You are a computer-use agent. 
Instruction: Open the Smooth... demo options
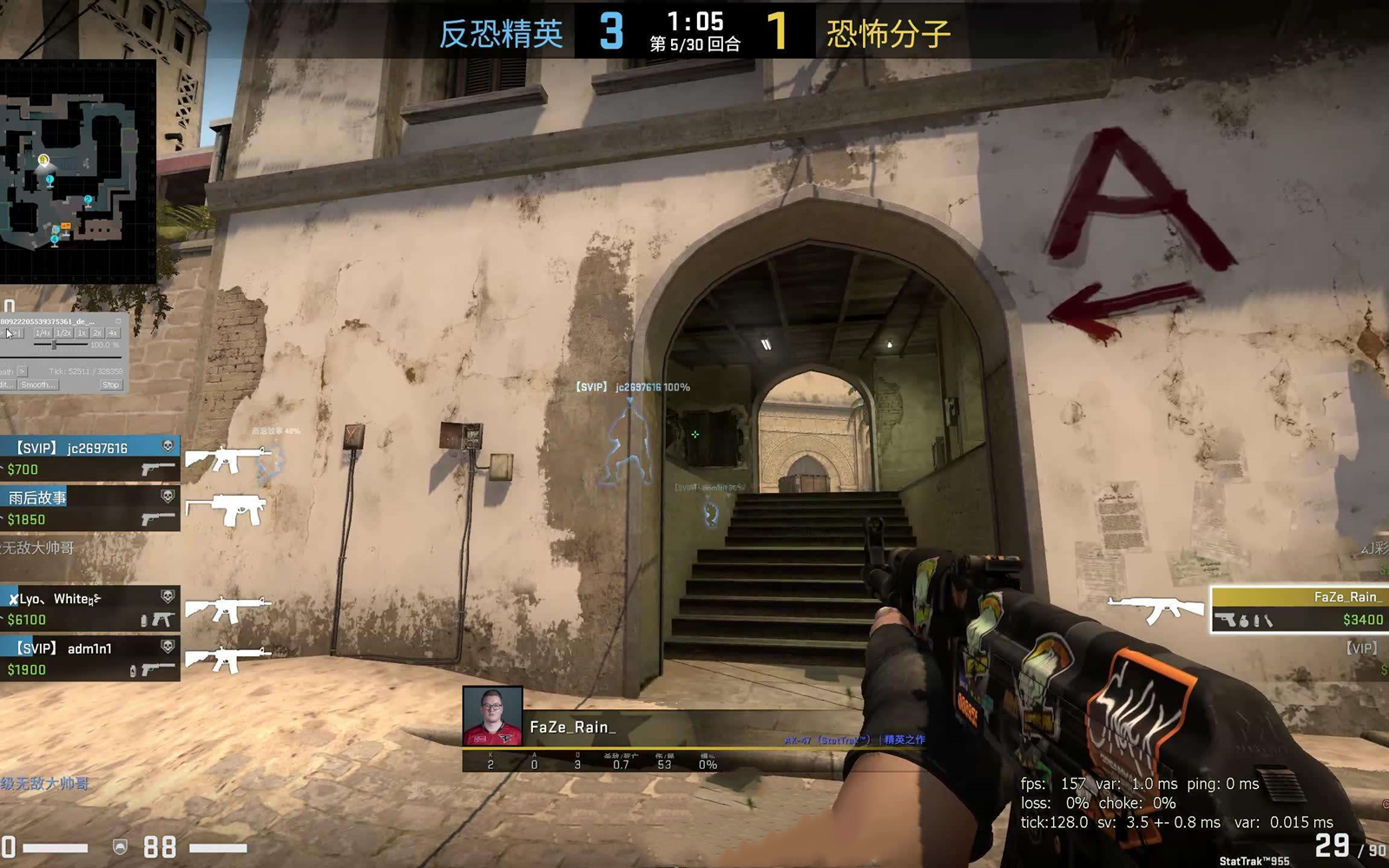pyautogui.click(x=37, y=385)
